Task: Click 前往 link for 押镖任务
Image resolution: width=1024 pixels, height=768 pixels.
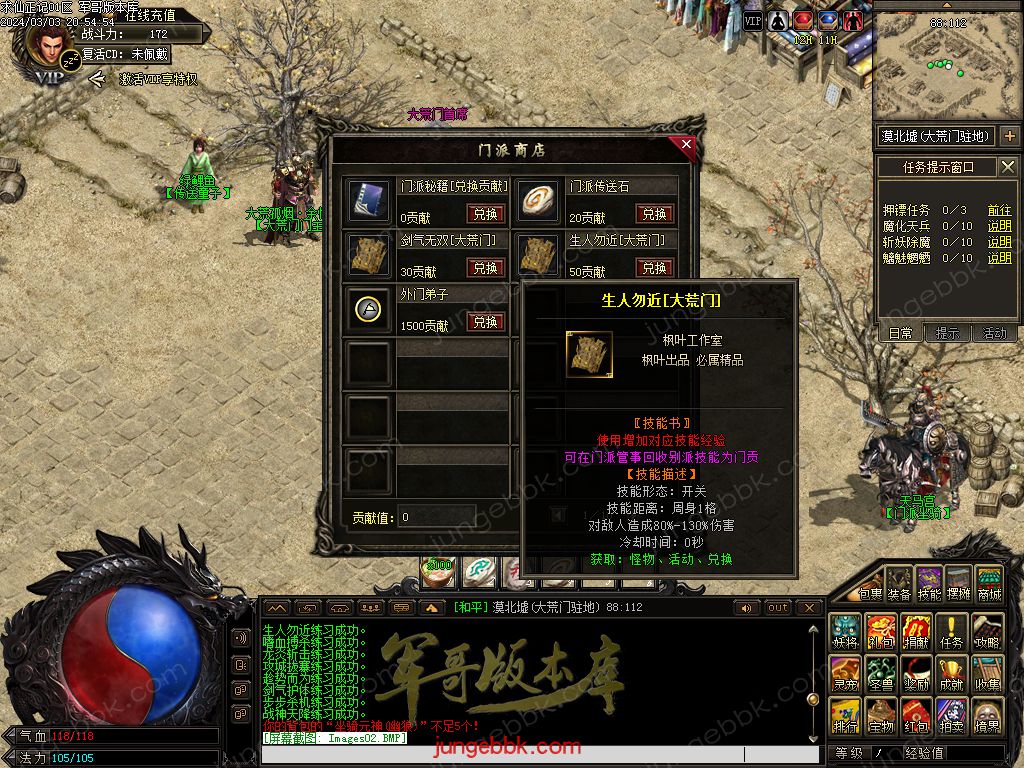Action: [x=999, y=210]
